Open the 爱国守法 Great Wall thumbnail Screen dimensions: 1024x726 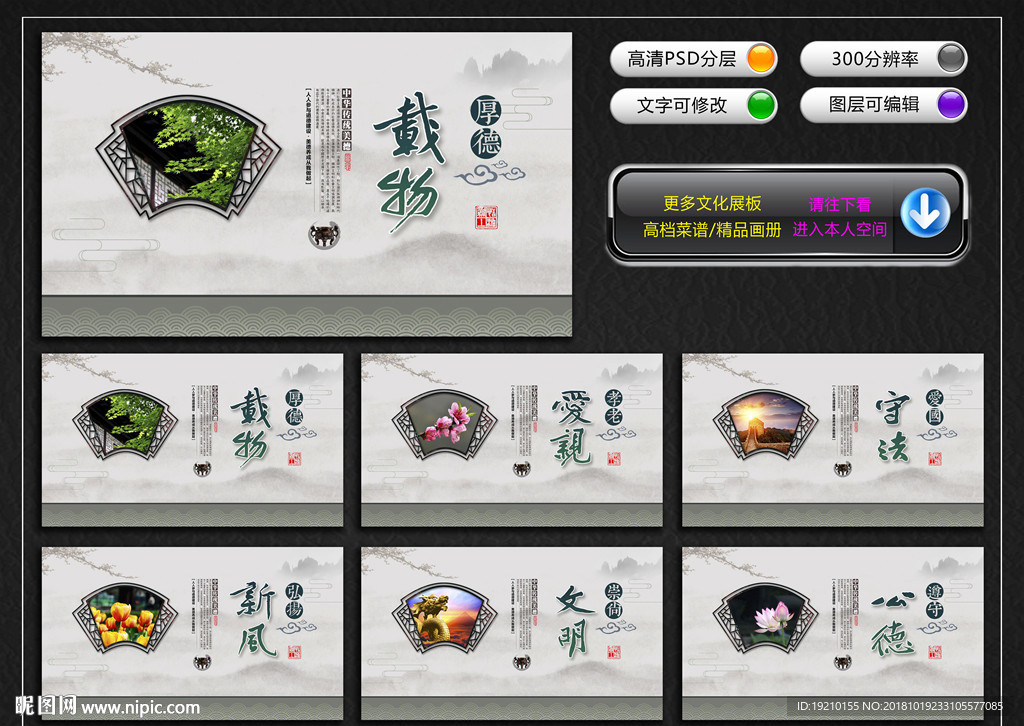[832, 439]
